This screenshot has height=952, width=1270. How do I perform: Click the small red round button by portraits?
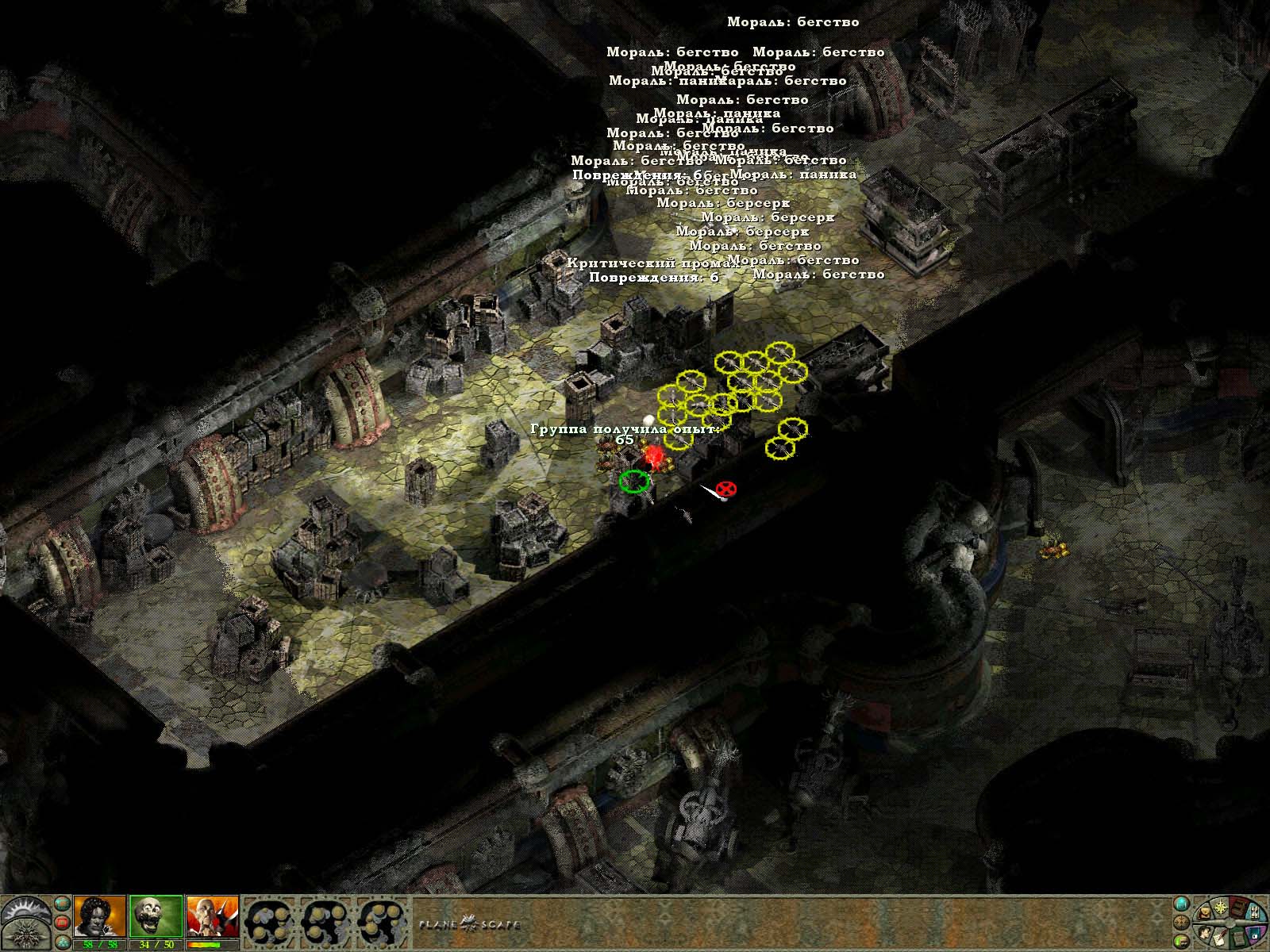[x=62, y=923]
